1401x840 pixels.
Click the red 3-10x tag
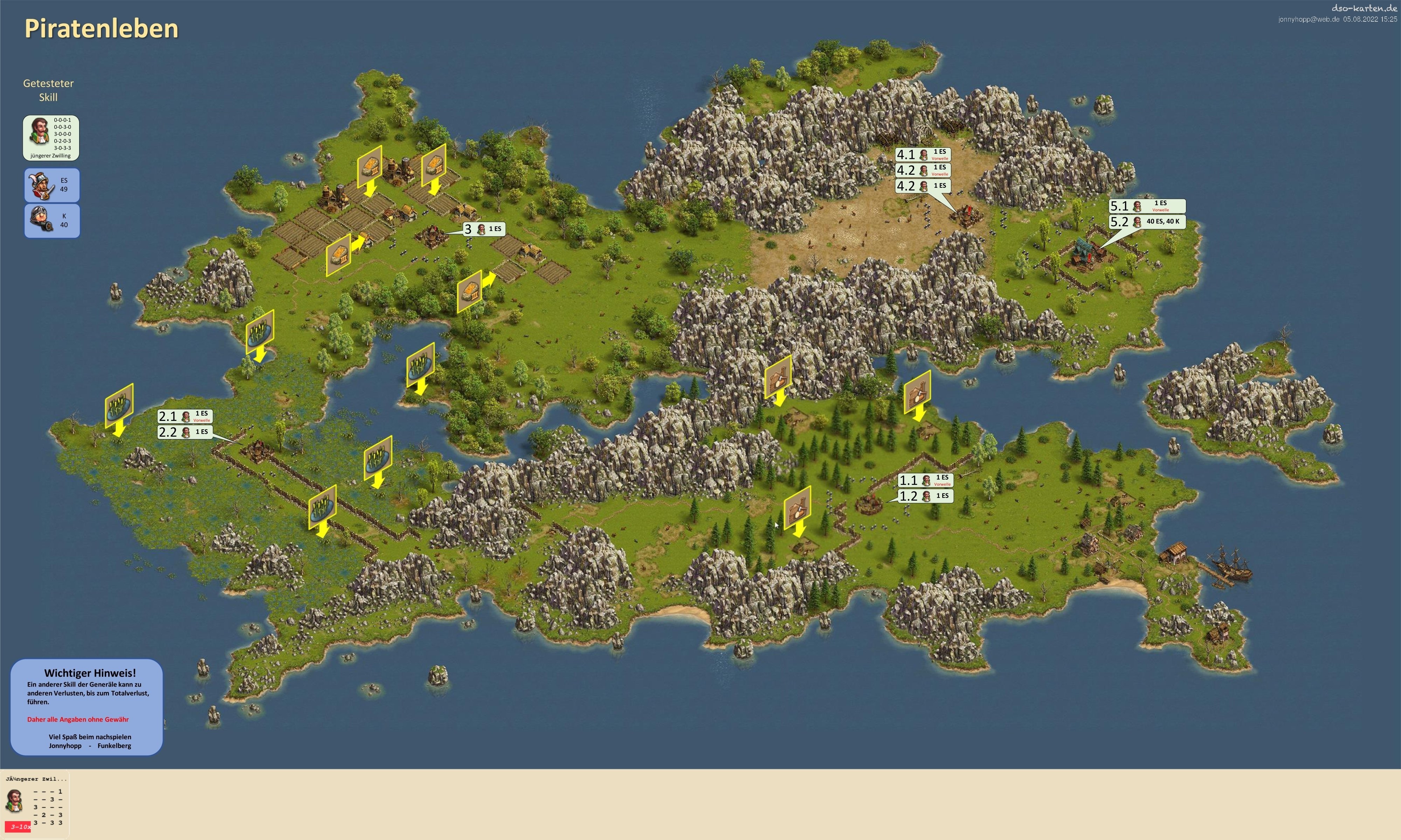(x=20, y=827)
